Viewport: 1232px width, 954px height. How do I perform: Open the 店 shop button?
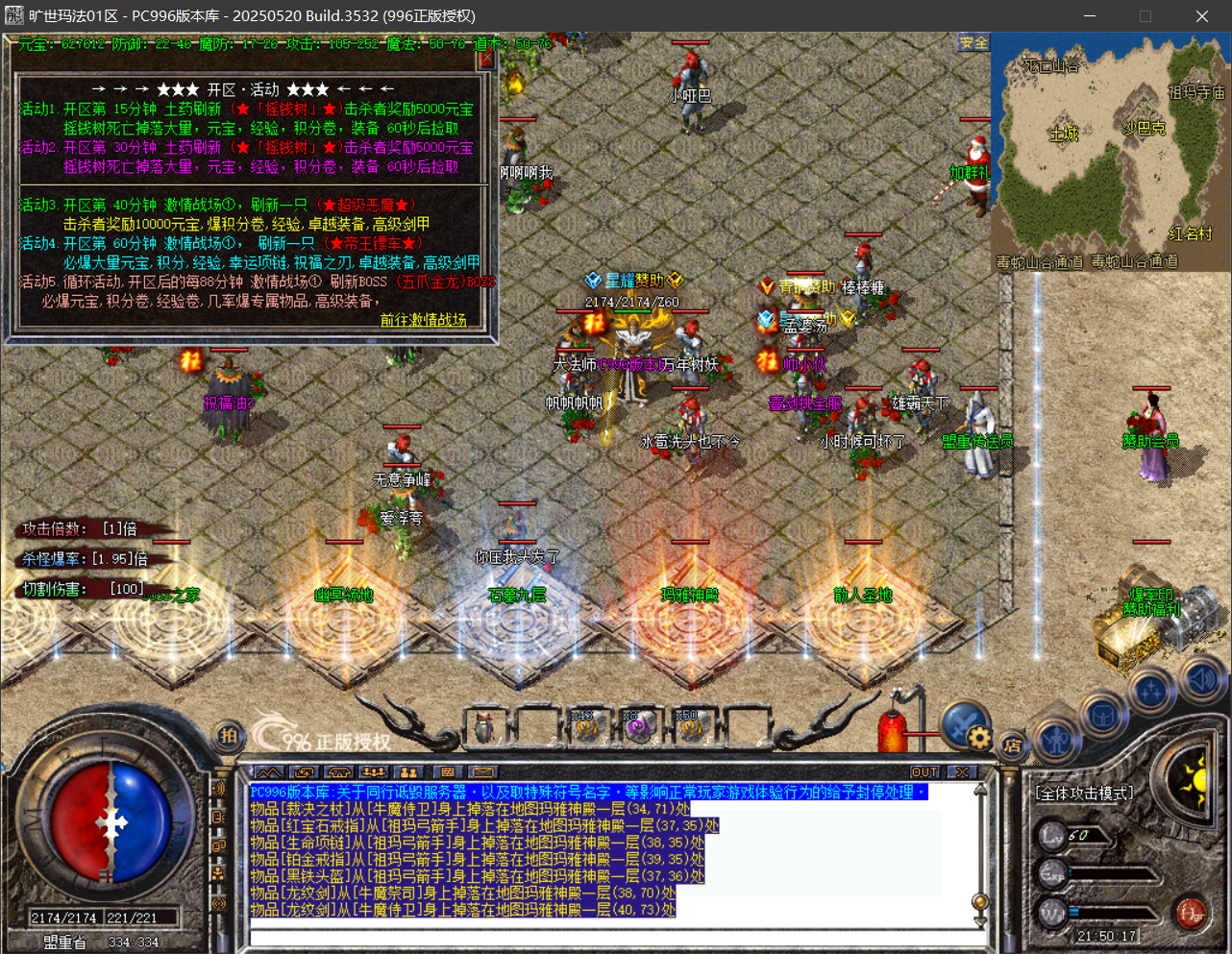coord(1012,745)
